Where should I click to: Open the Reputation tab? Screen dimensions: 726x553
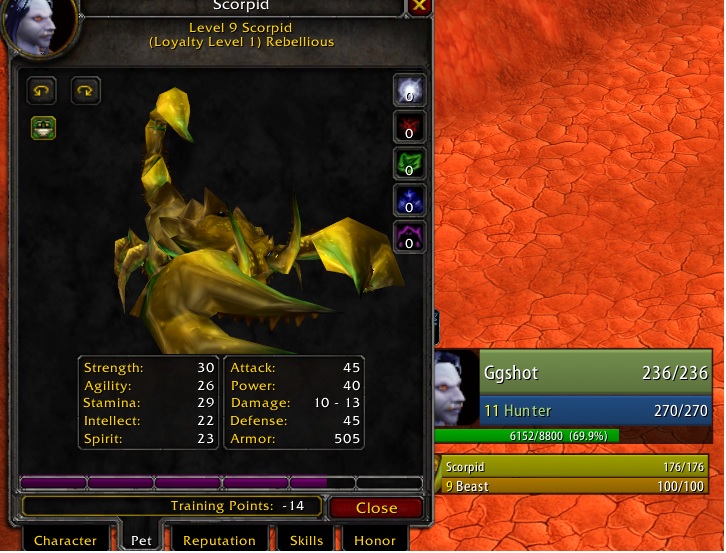(x=219, y=540)
